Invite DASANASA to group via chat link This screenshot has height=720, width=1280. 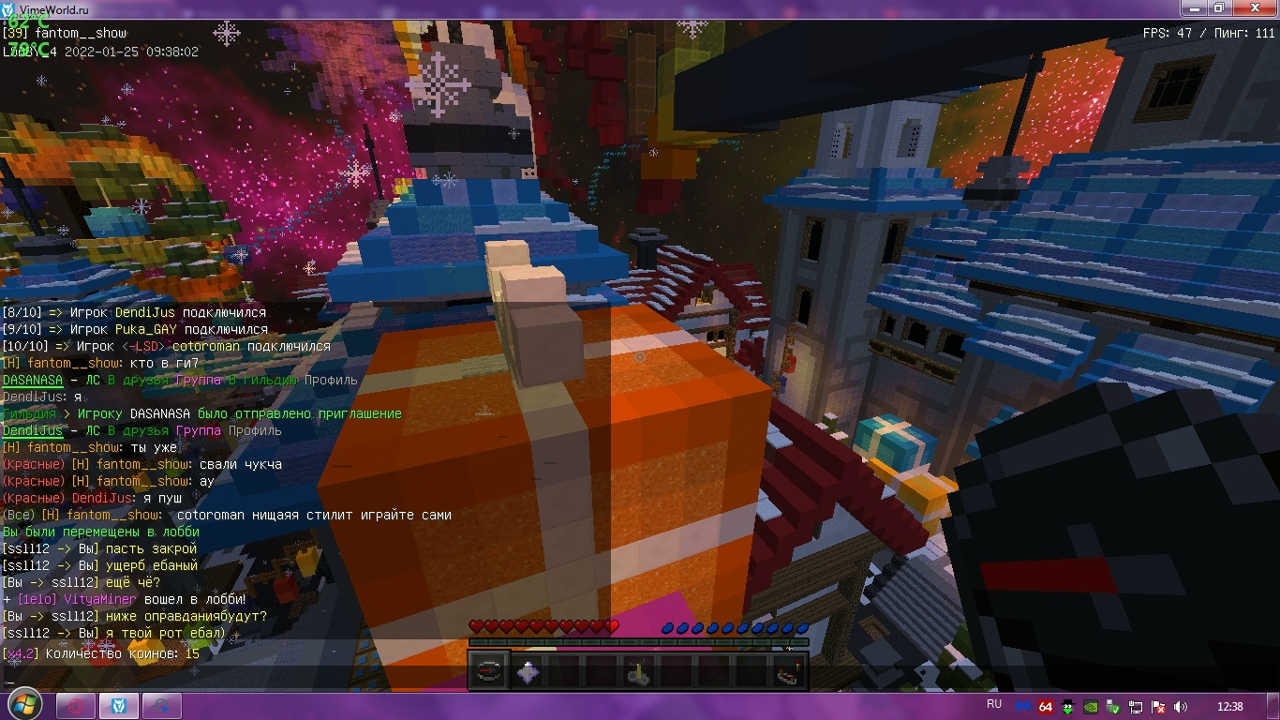(x=198, y=380)
